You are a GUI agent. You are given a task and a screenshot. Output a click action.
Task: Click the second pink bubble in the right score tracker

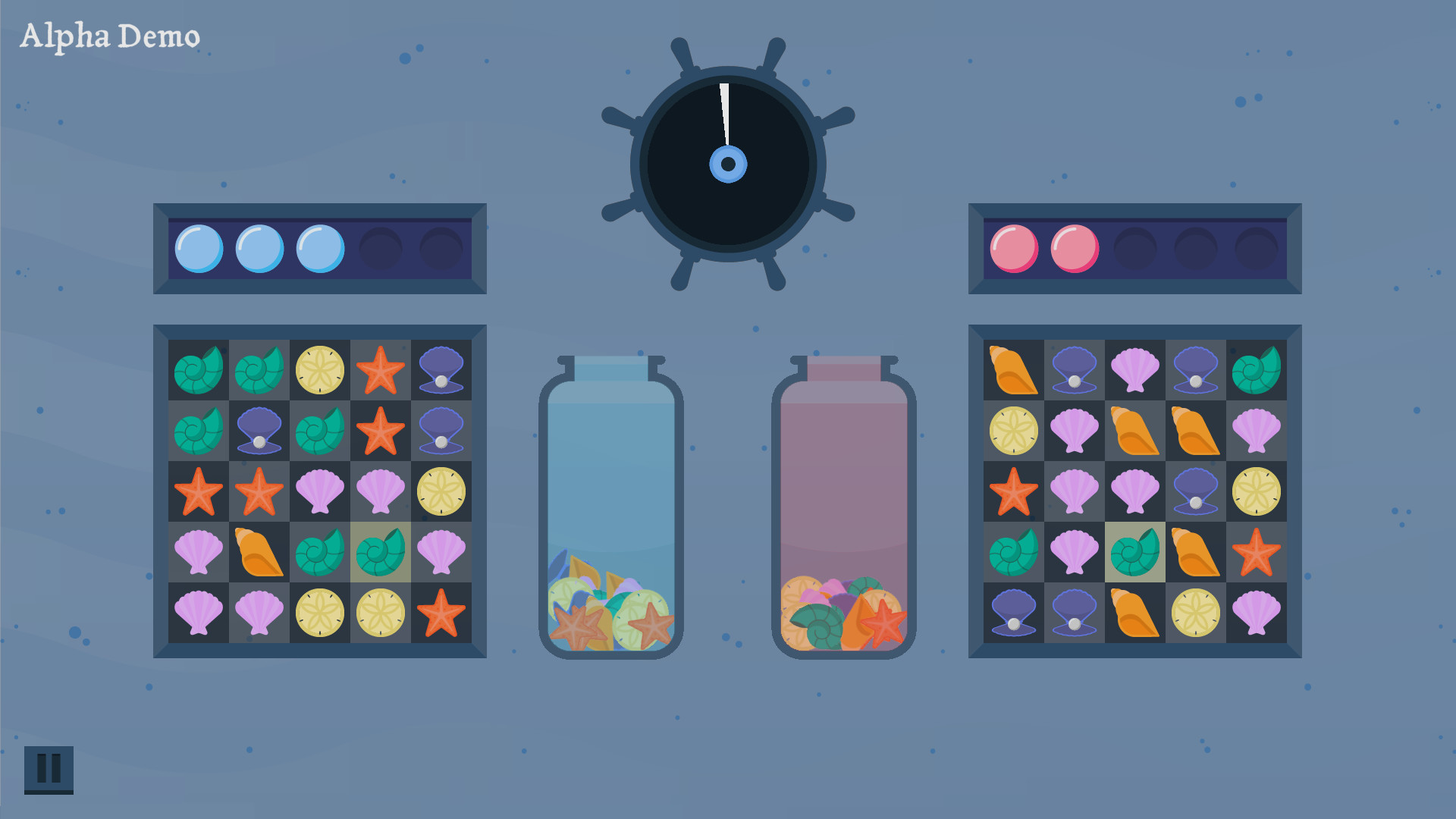click(x=1074, y=246)
